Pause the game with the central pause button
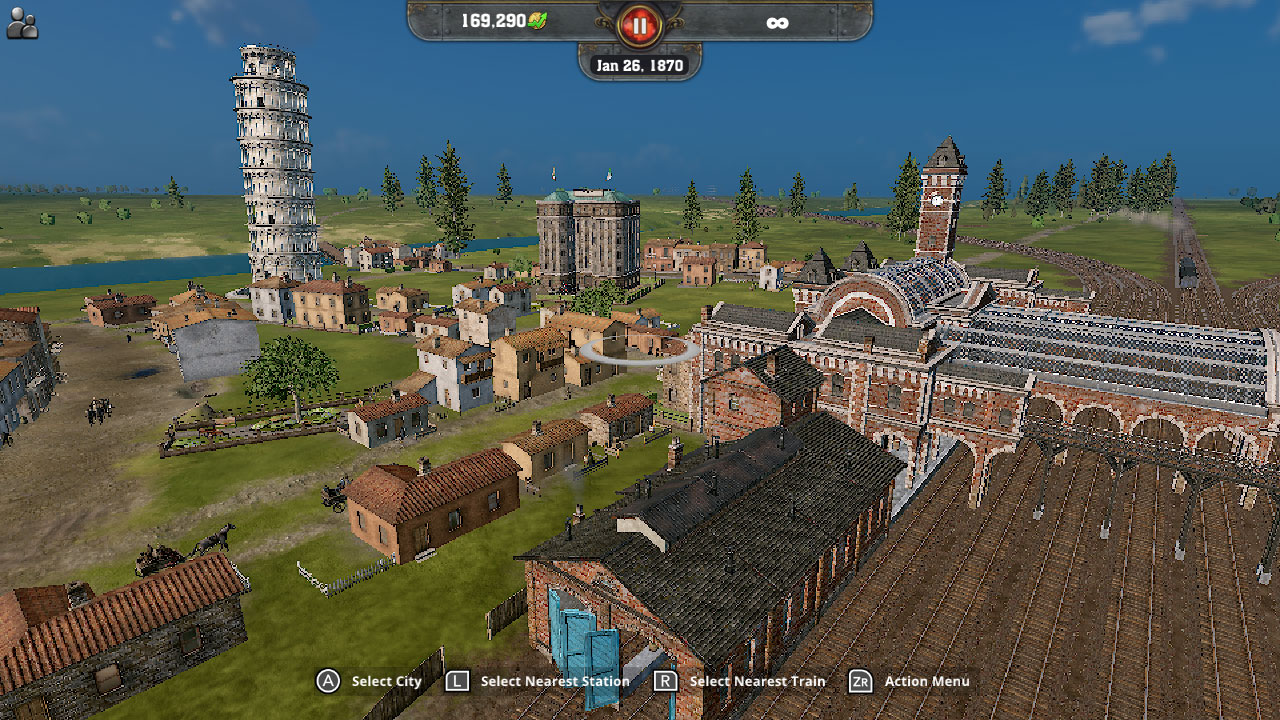 click(639, 26)
